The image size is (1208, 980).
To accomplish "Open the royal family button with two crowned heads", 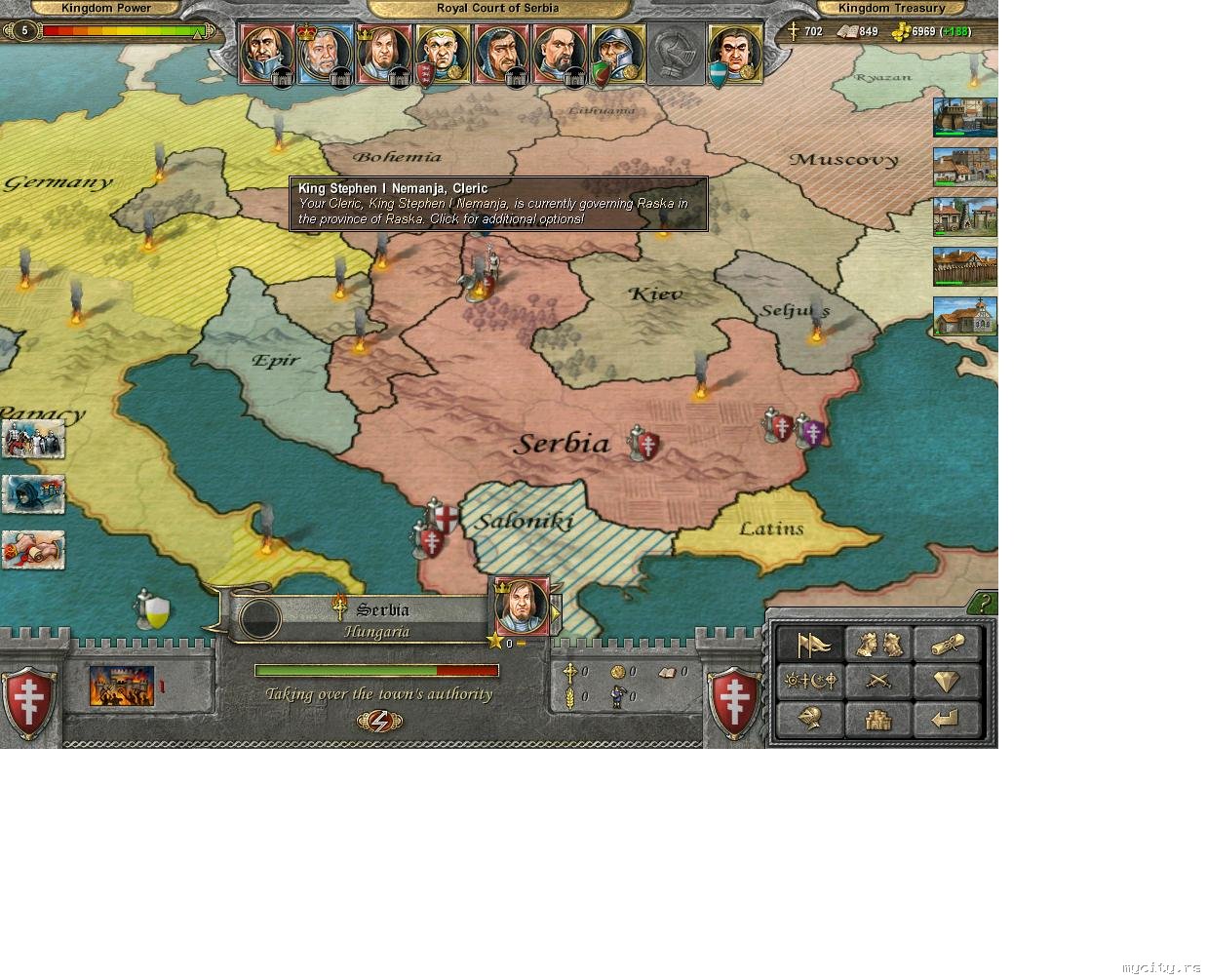I will [x=879, y=645].
